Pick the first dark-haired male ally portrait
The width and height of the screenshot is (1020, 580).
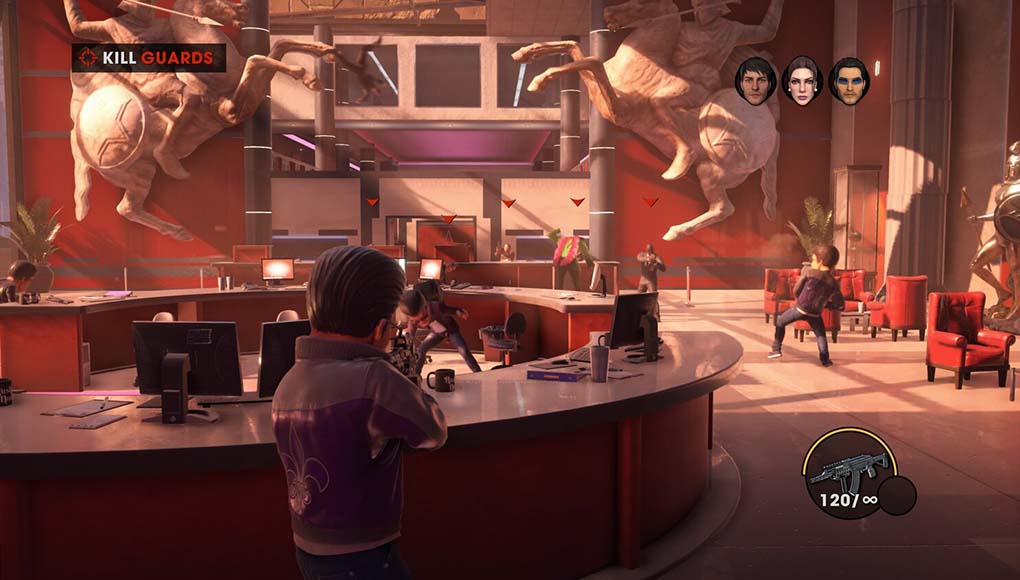click(x=756, y=80)
